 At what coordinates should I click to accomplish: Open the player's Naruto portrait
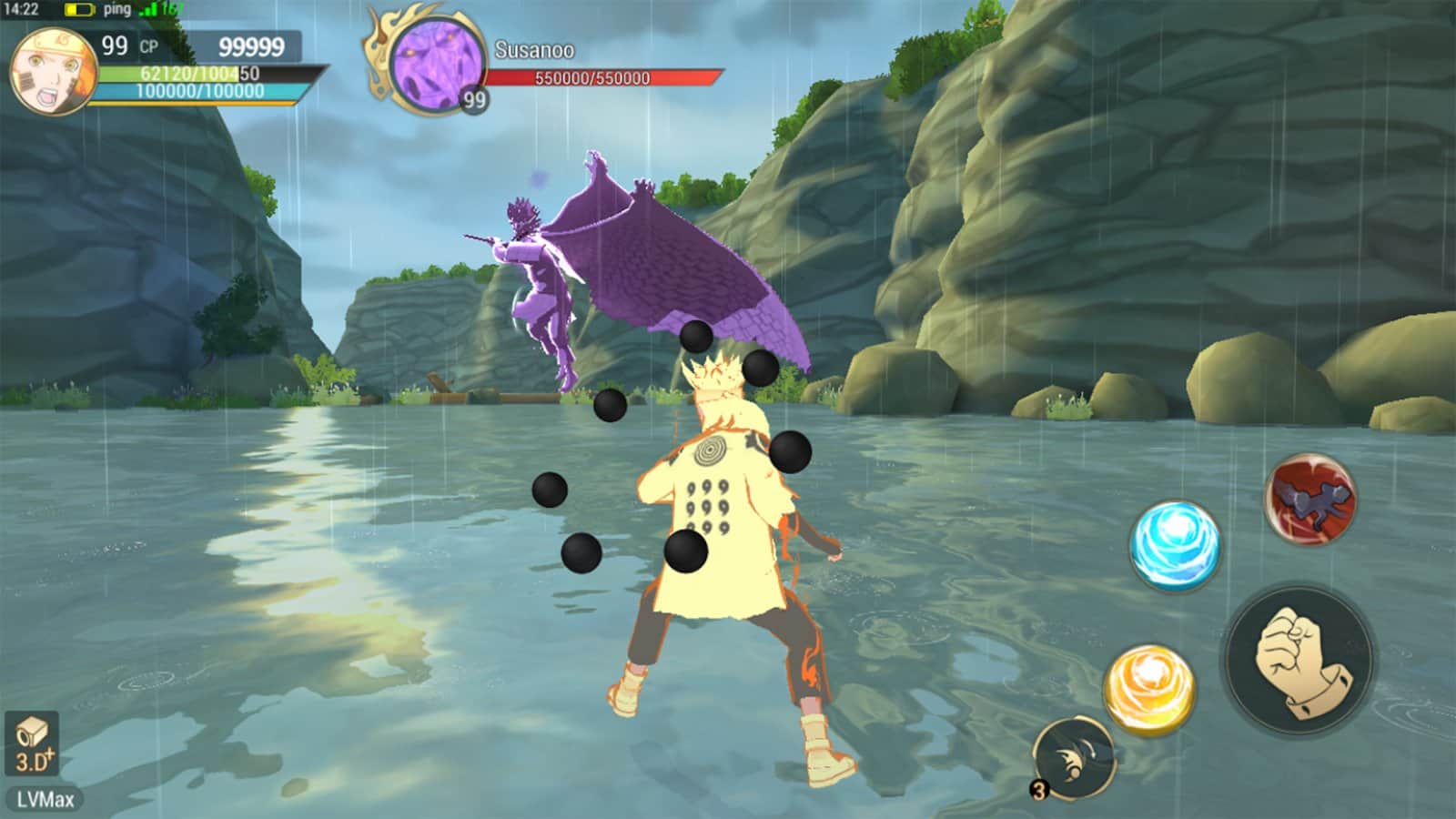[x=53, y=71]
